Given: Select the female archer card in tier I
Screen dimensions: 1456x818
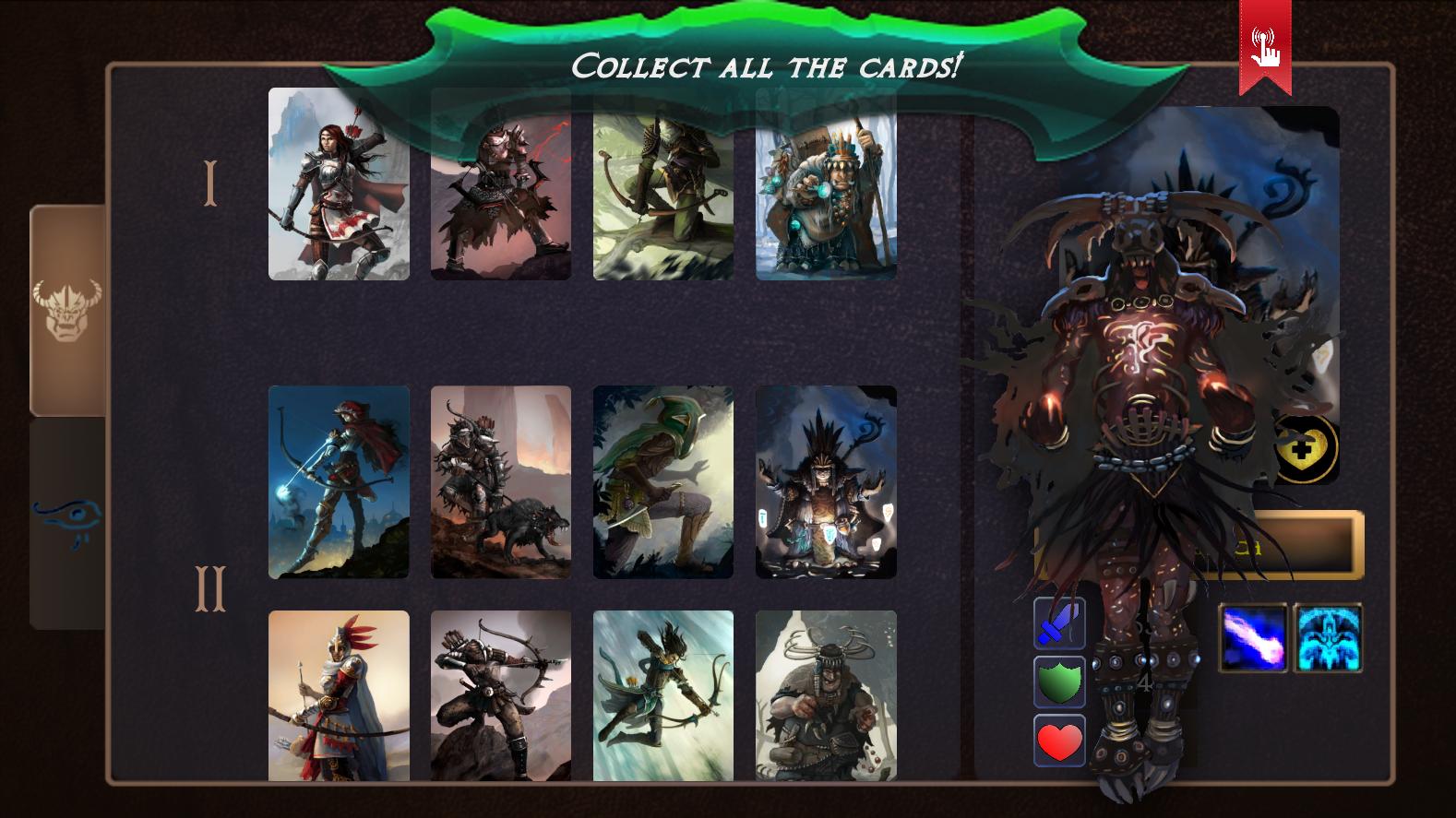Looking at the screenshot, I should pyautogui.click(x=338, y=184).
